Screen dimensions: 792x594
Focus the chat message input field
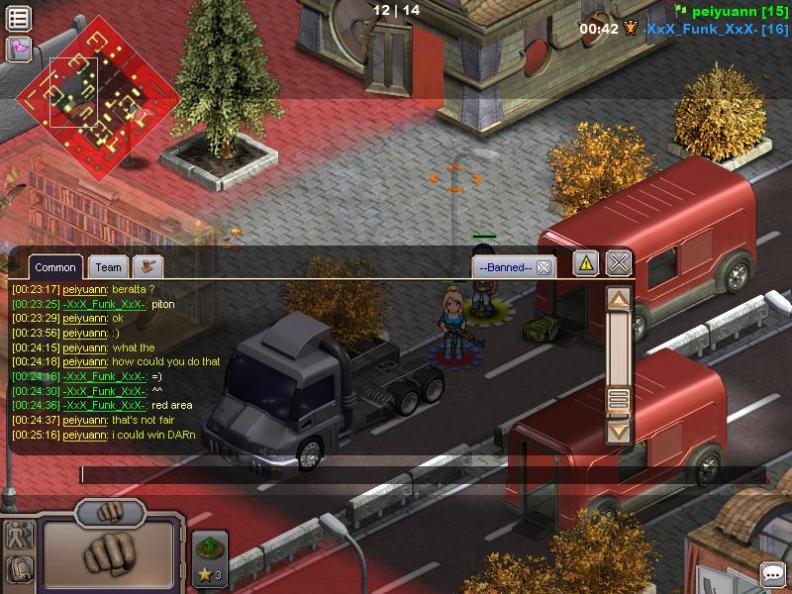420,474
